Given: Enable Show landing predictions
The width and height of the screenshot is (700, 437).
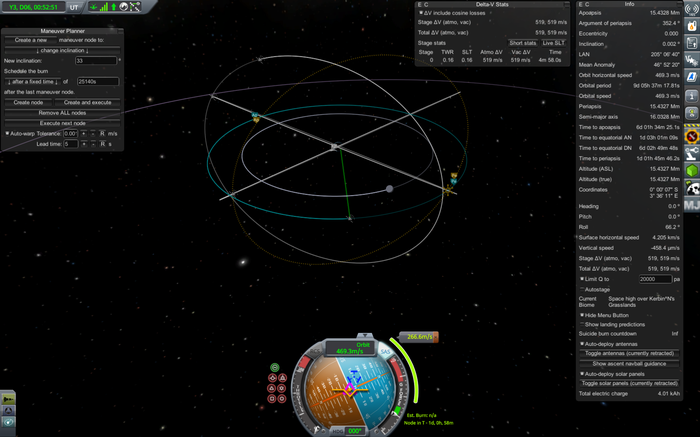Looking at the screenshot, I should point(583,324).
